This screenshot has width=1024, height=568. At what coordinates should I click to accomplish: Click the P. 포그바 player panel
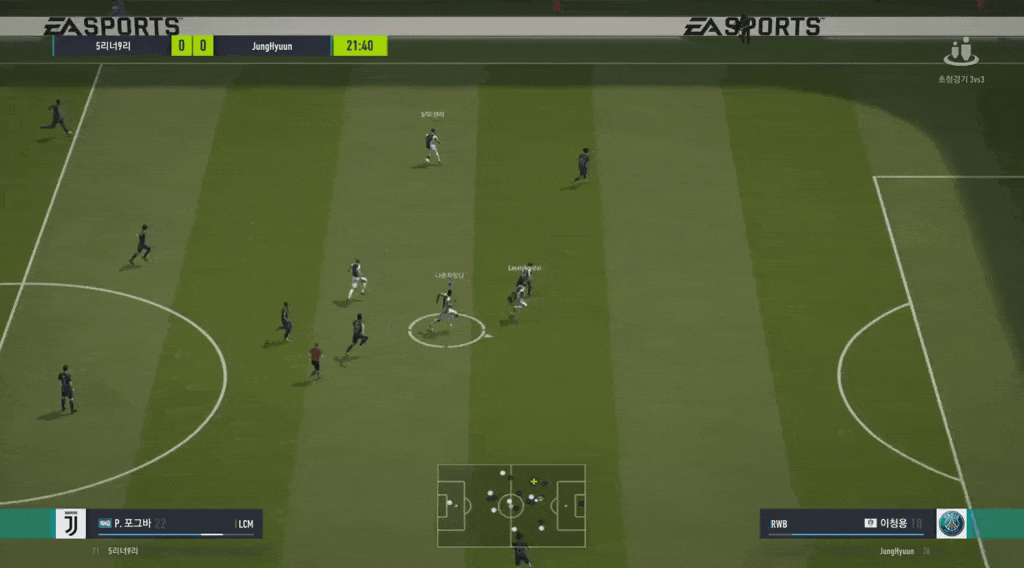174,523
